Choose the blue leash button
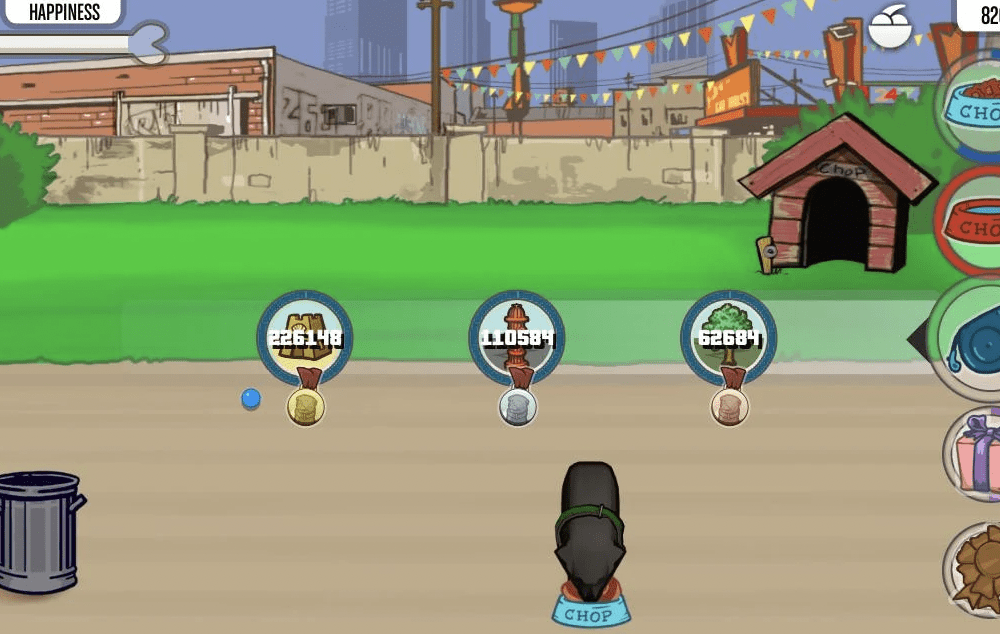This screenshot has height=634, width=1000. [x=972, y=338]
